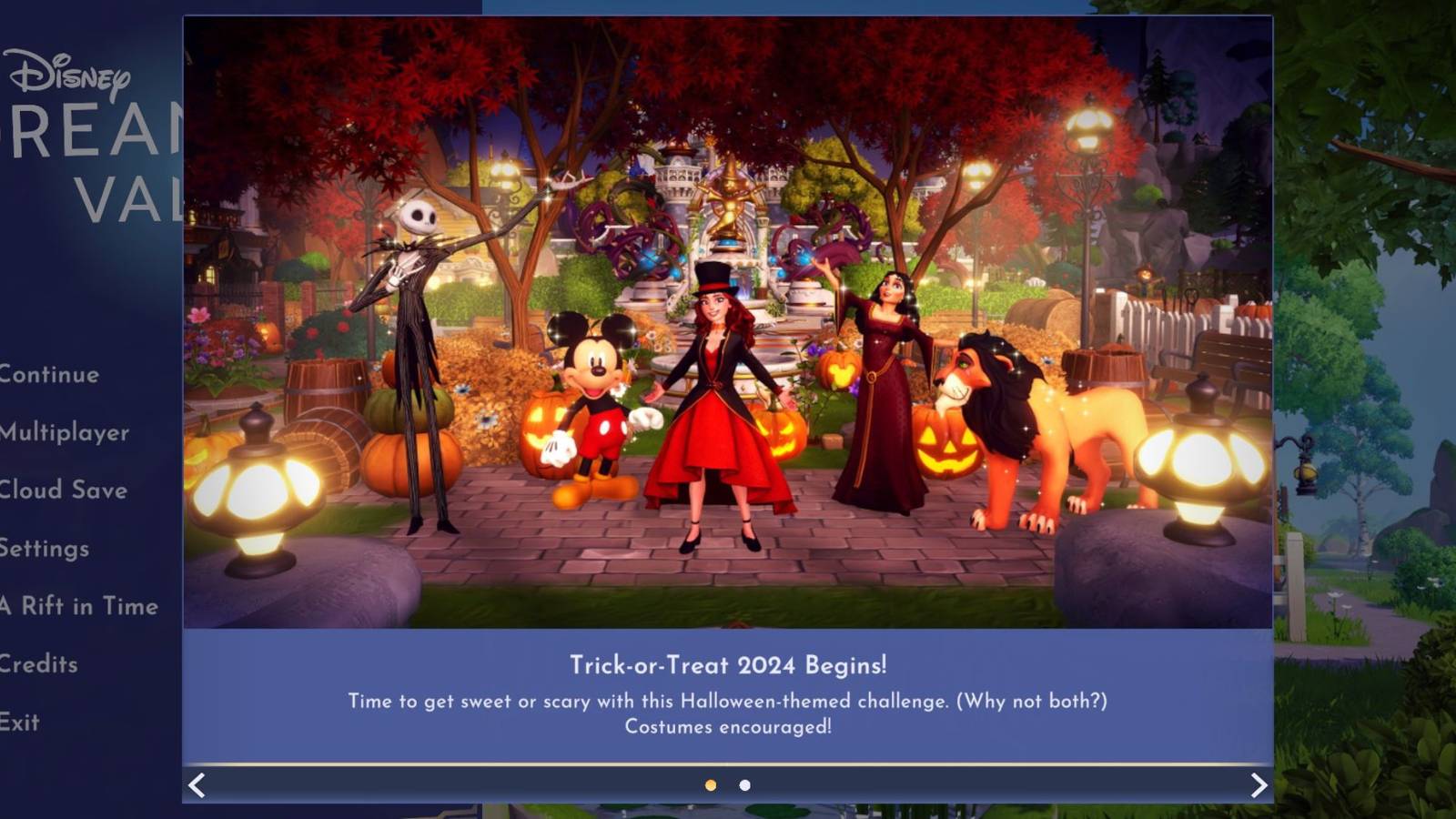Choose Exit to quit the game
This screenshot has height=819, width=1456.
(20, 722)
